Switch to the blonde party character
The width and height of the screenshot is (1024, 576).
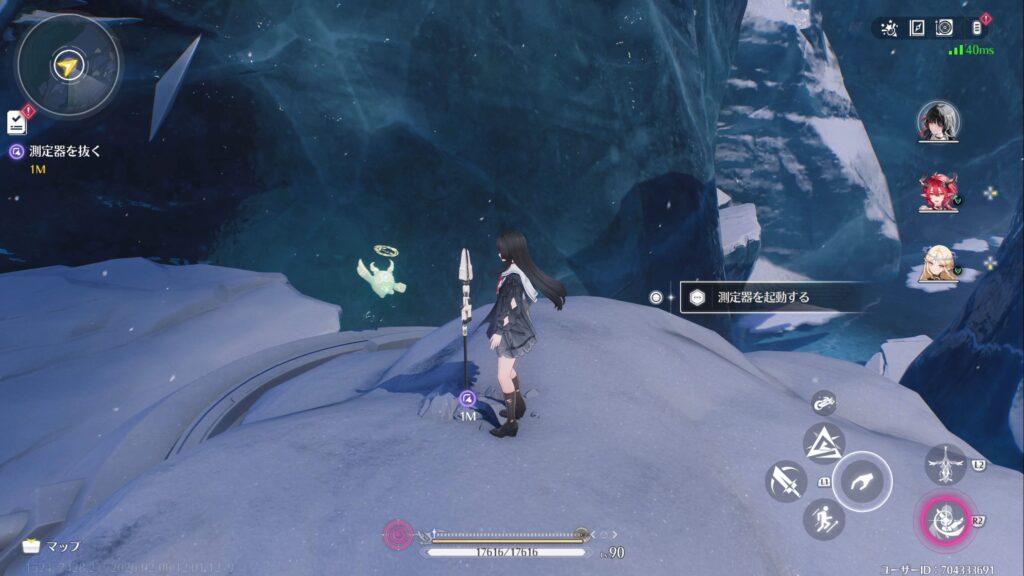938,265
